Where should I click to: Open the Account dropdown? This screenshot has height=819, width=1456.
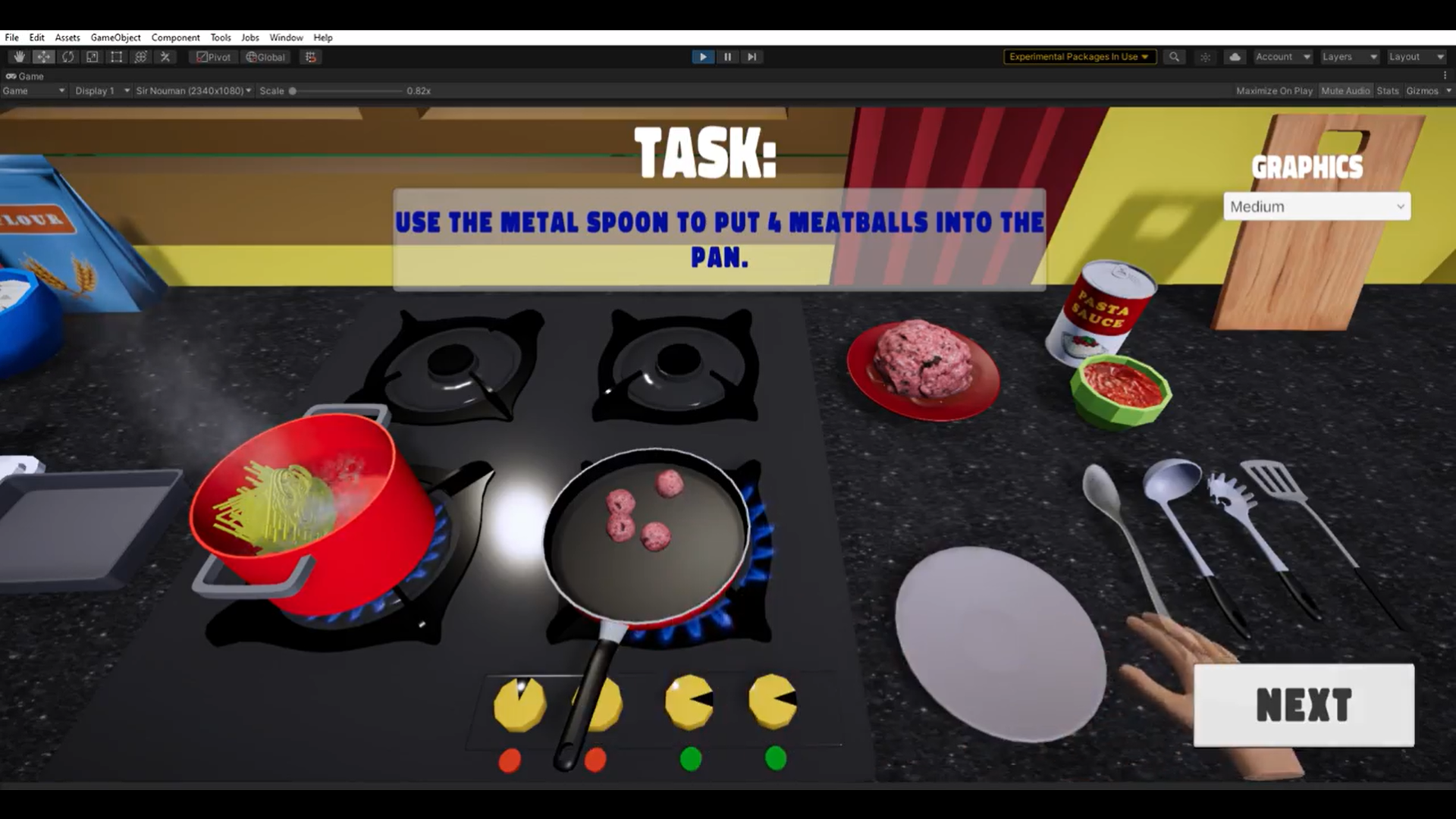click(x=1282, y=57)
